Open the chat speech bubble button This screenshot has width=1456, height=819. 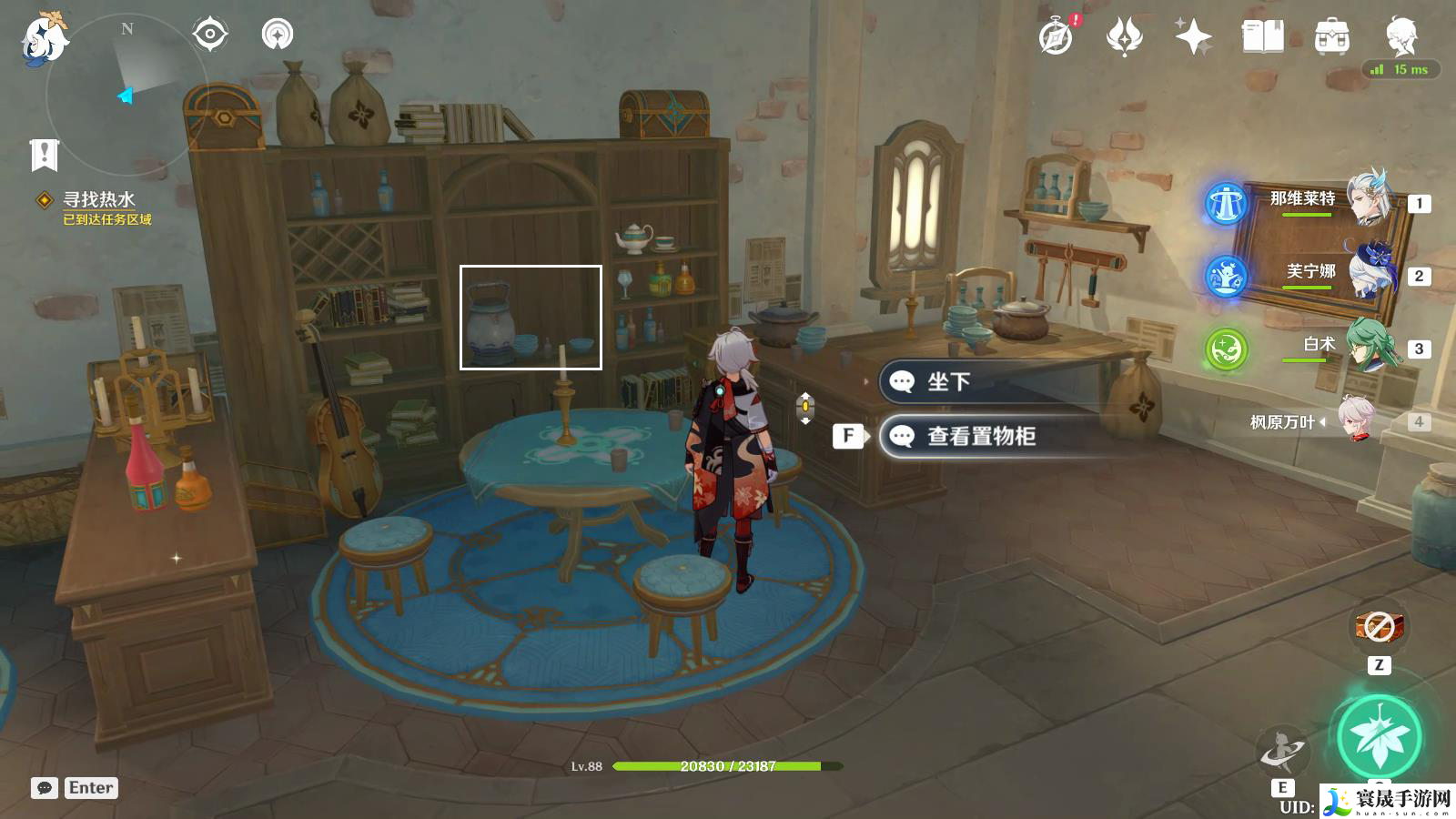point(45,788)
